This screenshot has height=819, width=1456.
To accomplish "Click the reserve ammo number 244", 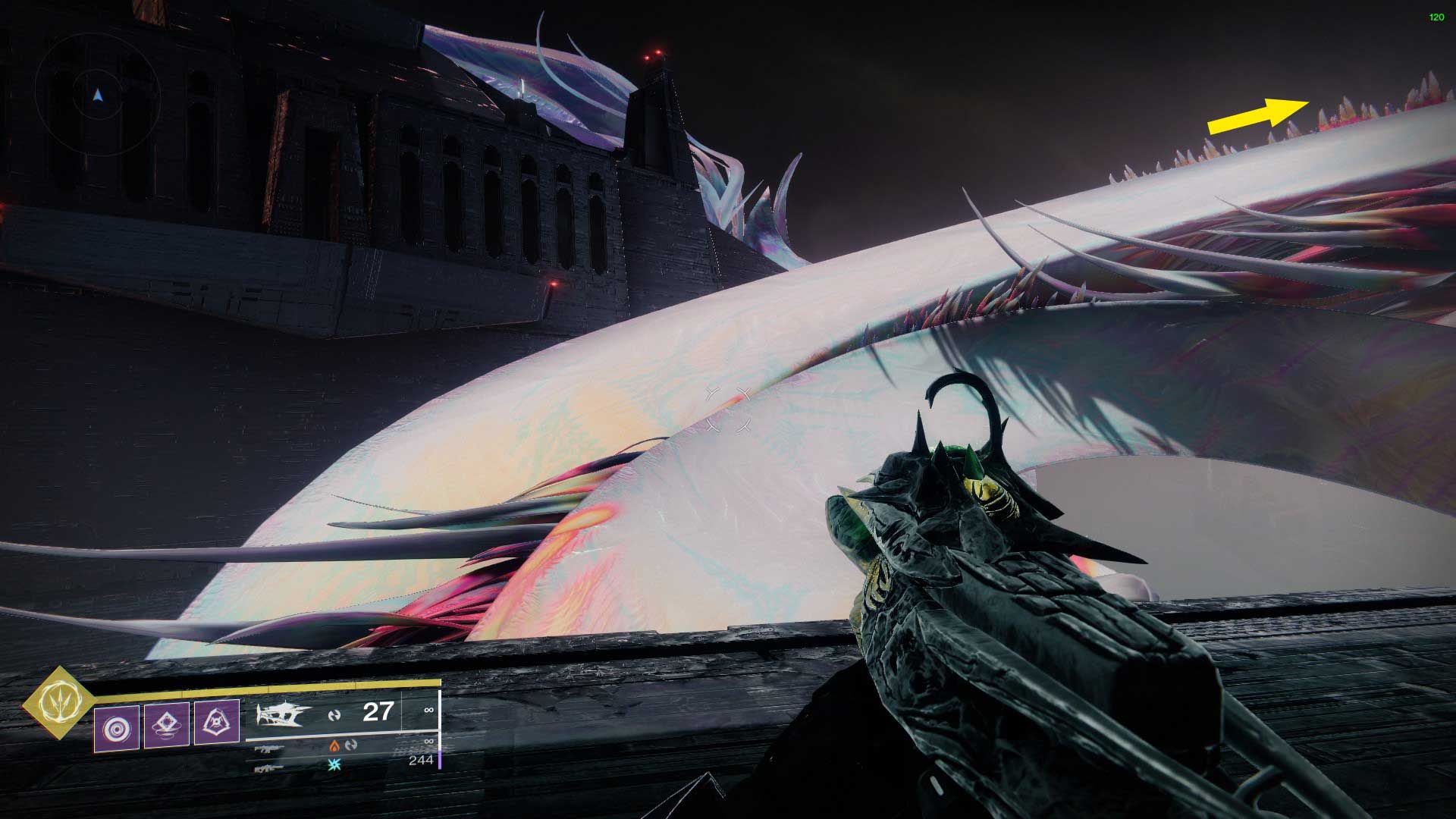I will coord(422,760).
